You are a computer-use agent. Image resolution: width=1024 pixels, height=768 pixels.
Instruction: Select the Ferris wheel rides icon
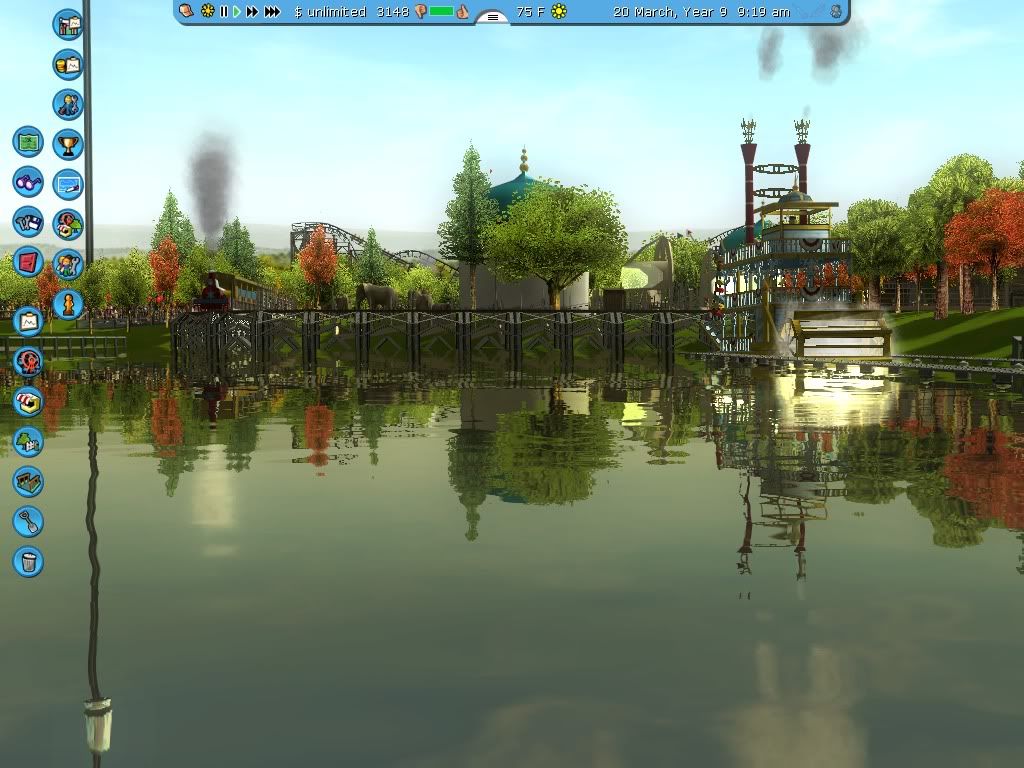click(x=28, y=361)
